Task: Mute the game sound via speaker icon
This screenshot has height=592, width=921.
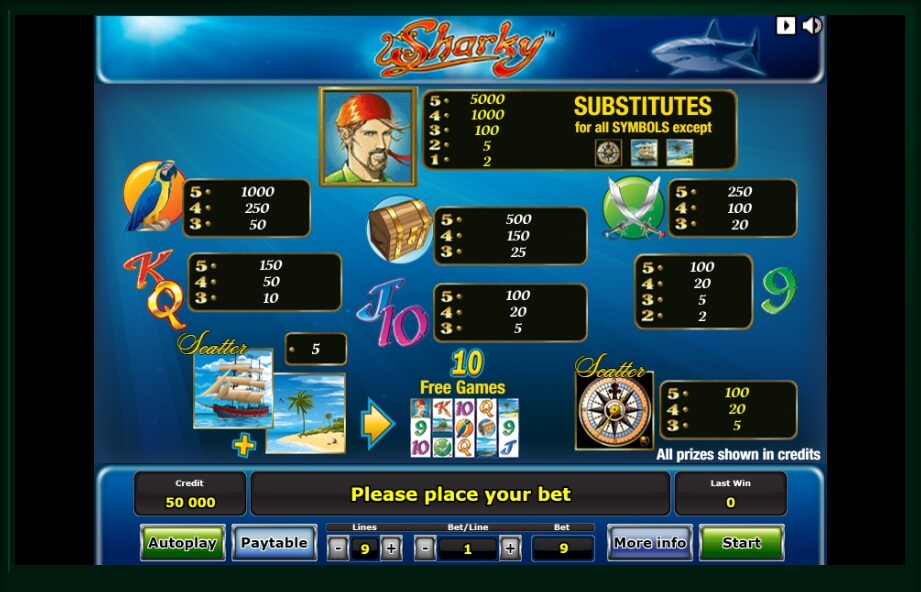Action: click(x=811, y=26)
